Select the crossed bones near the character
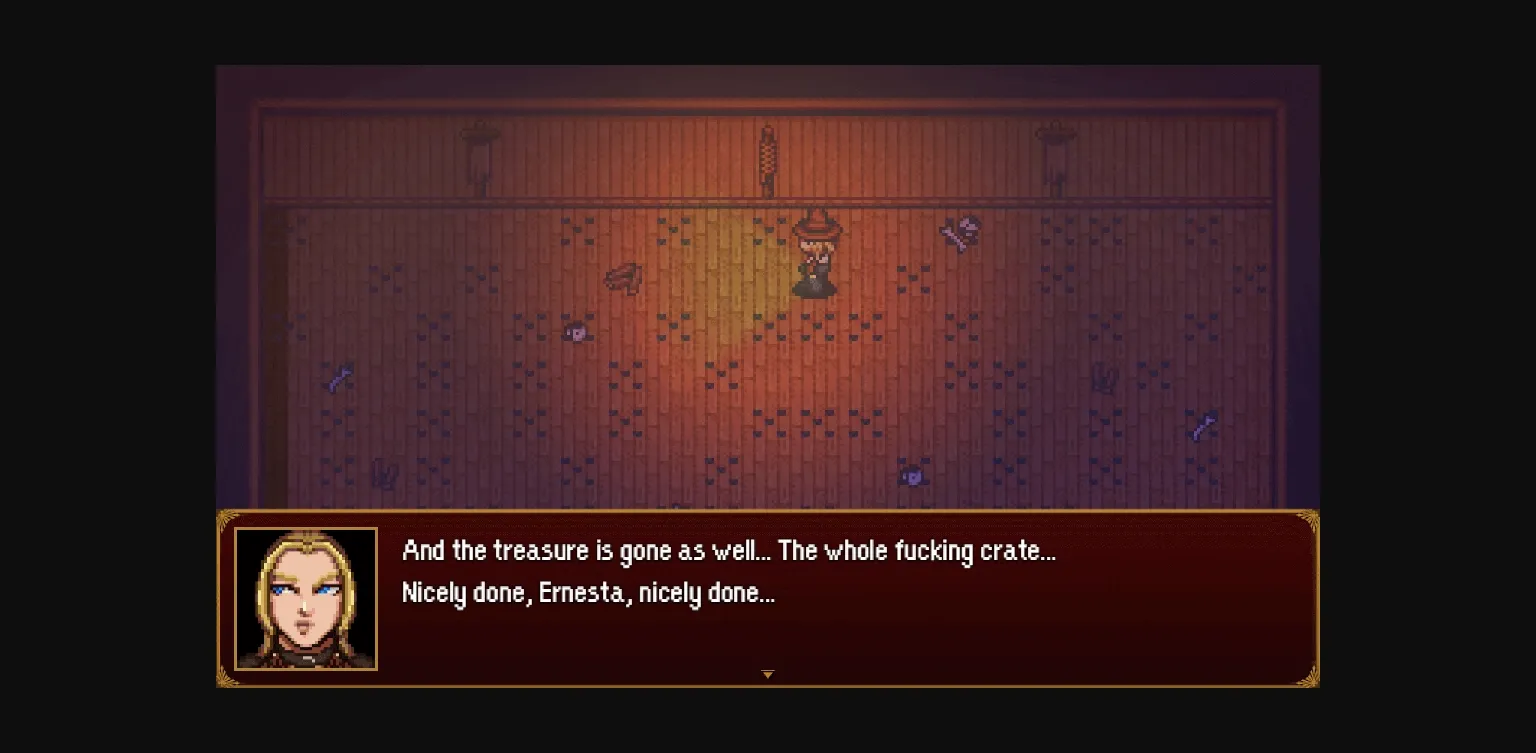 [958, 230]
